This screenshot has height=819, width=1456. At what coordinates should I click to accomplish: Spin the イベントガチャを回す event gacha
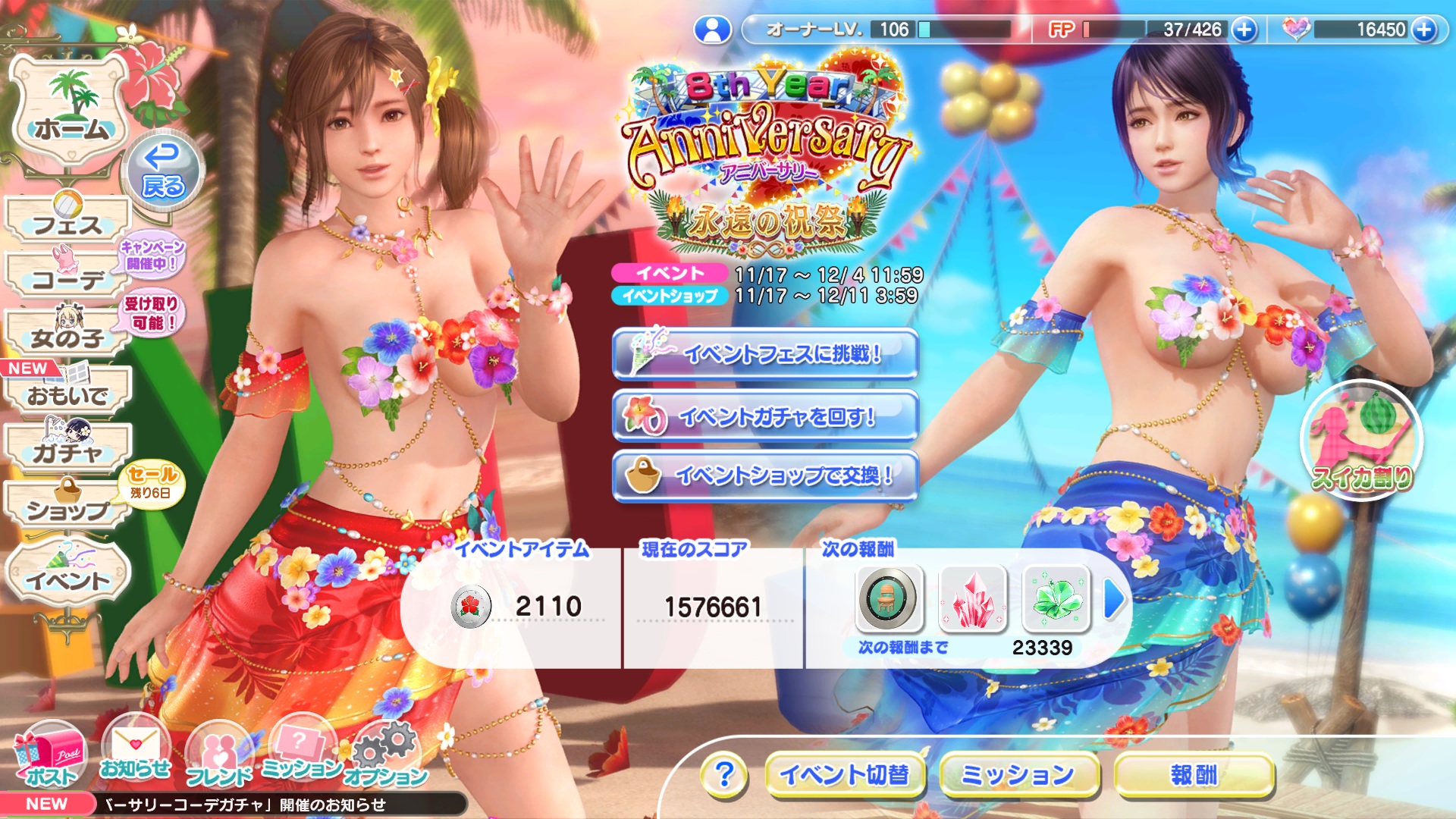click(764, 416)
